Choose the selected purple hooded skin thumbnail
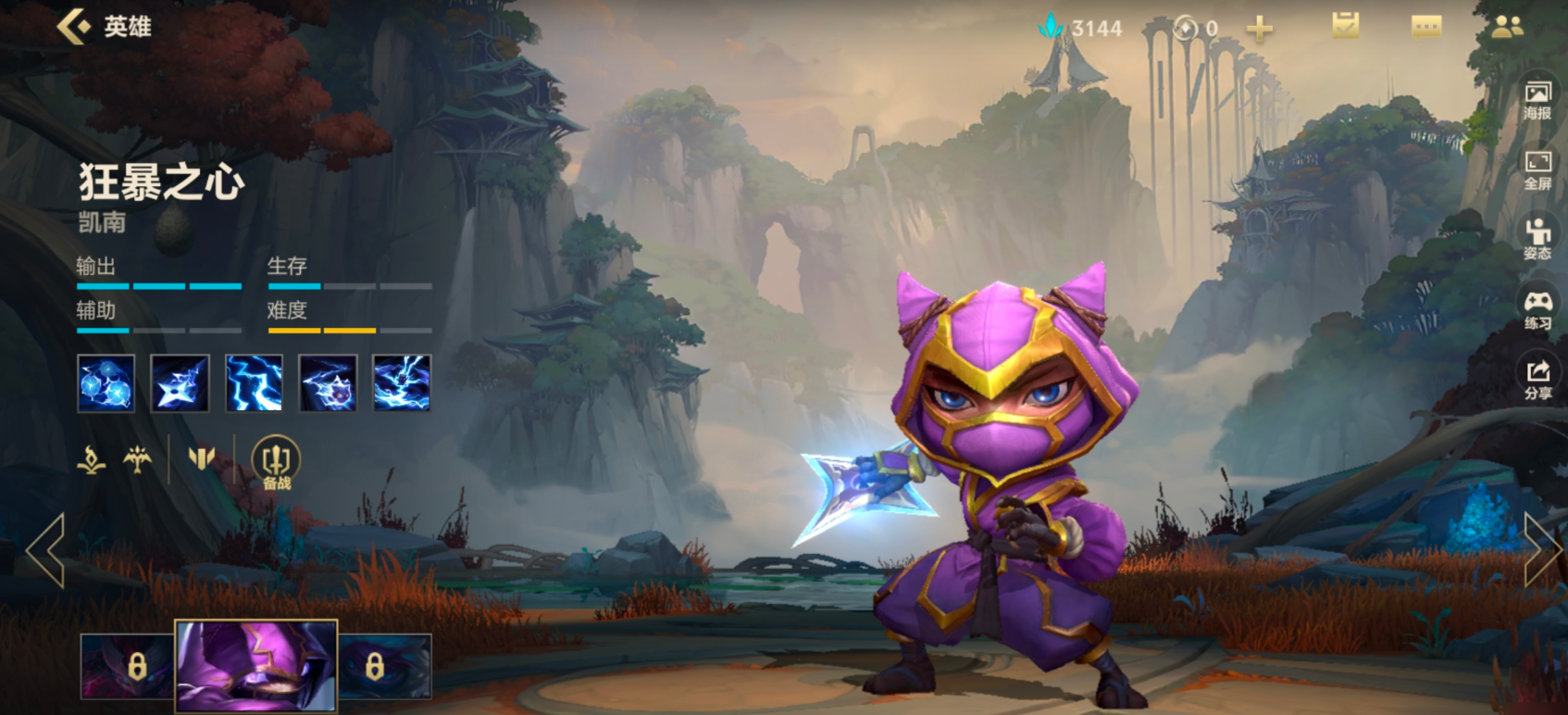1568x715 pixels. 256,666
